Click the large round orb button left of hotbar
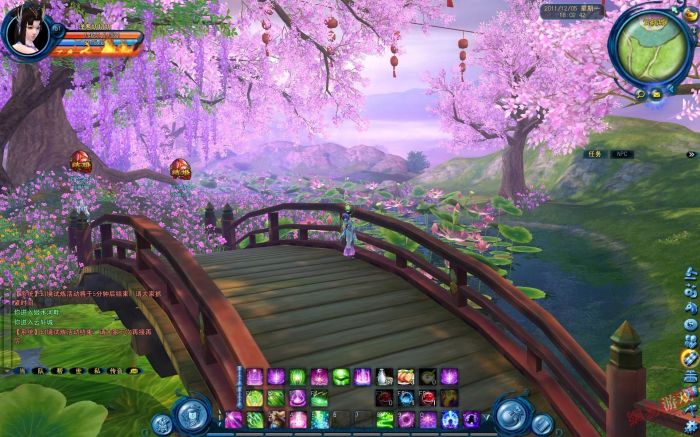The image size is (700, 437). point(191,413)
